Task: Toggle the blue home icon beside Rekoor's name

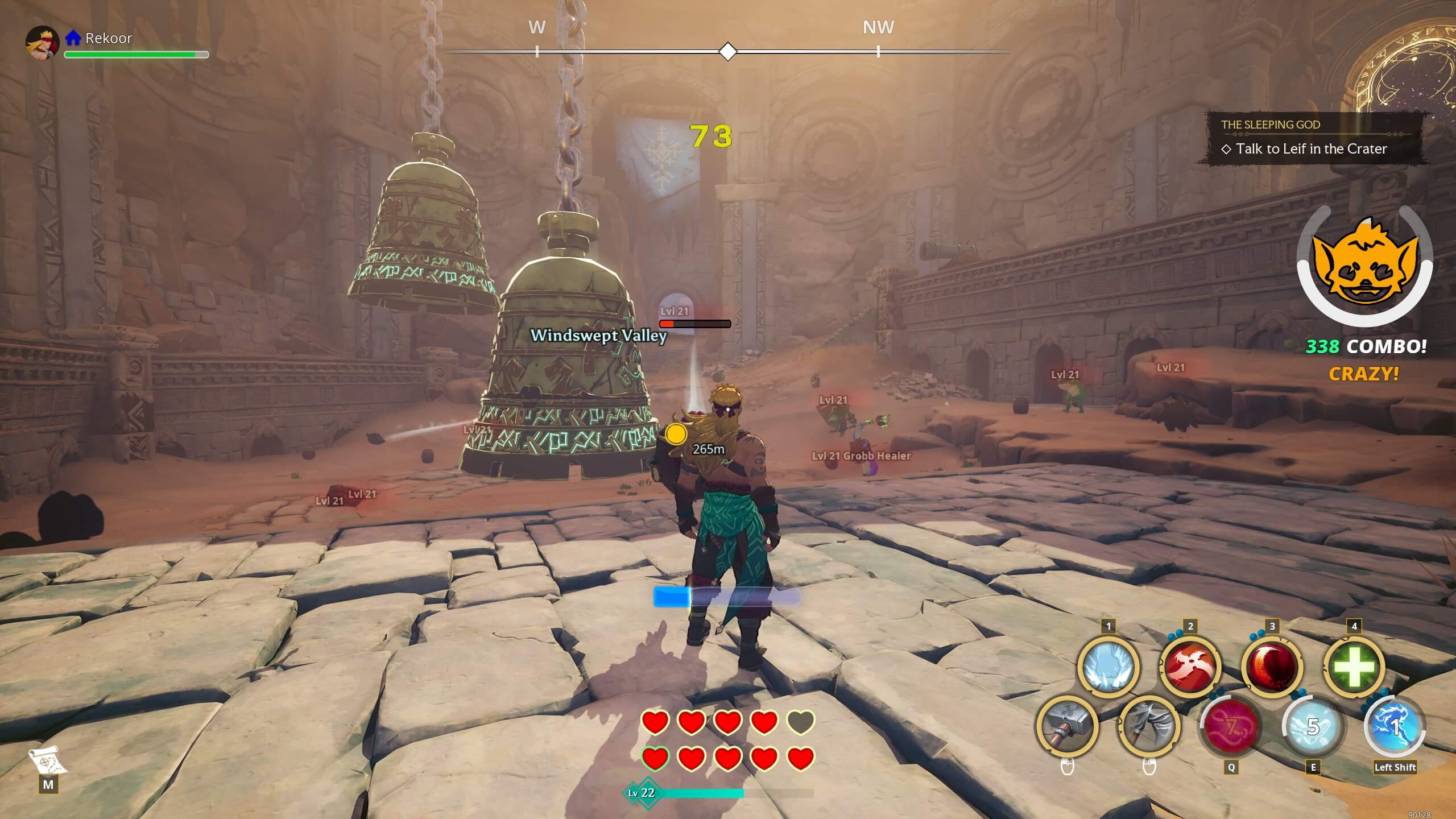Action: 72,38
